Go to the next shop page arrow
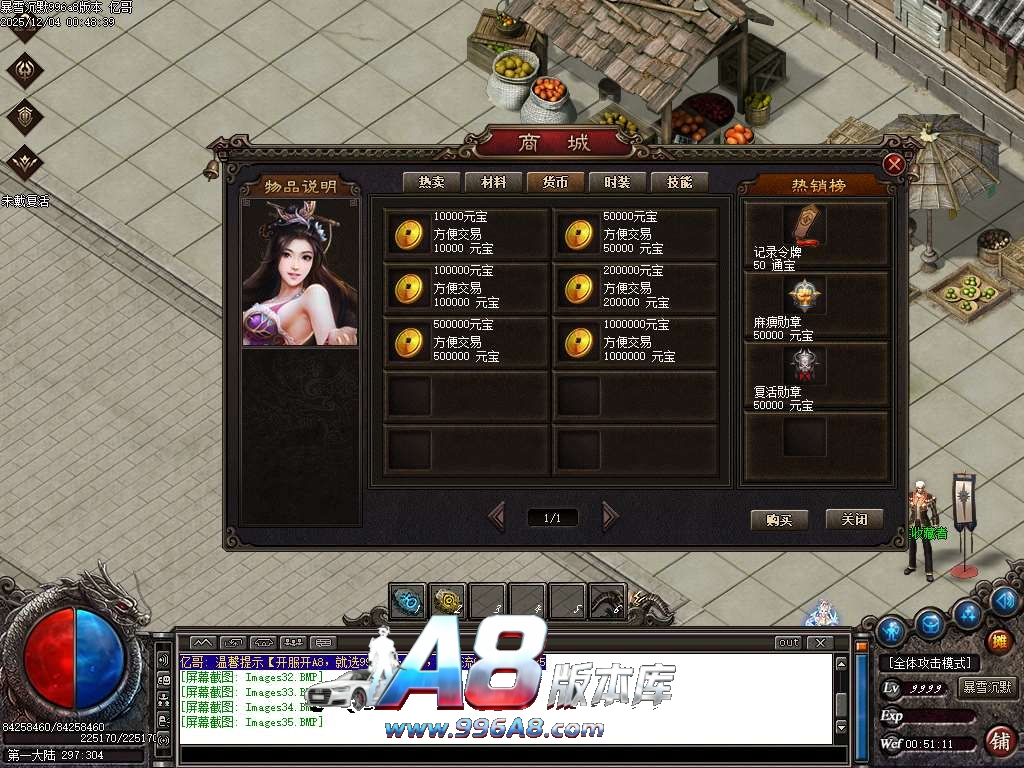 point(610,517)
